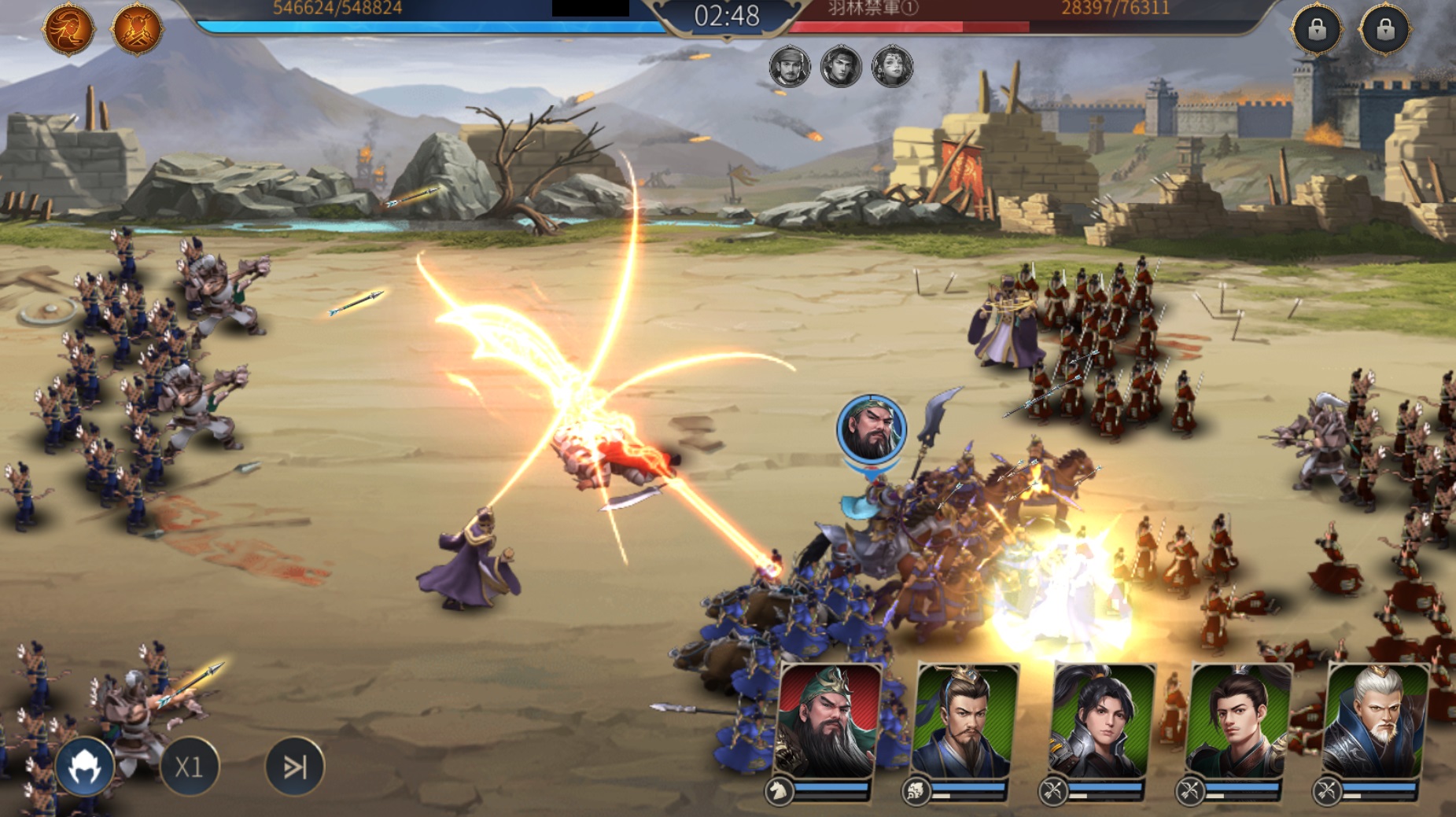Activate the orange phoenix-head skill icon
Image resolution: width=1456 pixels, height=817 pixels.
click(x=68, y=30)
